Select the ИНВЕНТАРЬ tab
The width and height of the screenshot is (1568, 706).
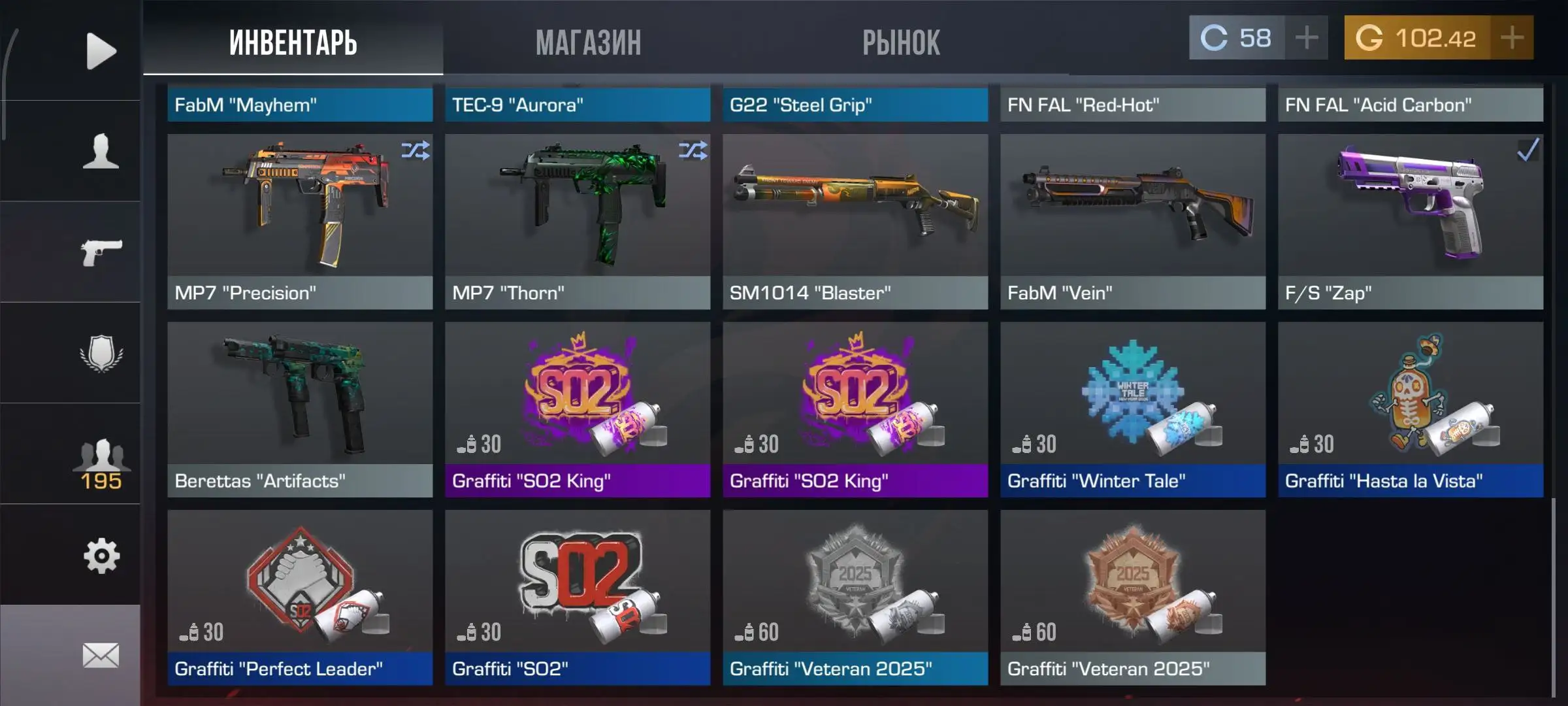click(293, 42)
